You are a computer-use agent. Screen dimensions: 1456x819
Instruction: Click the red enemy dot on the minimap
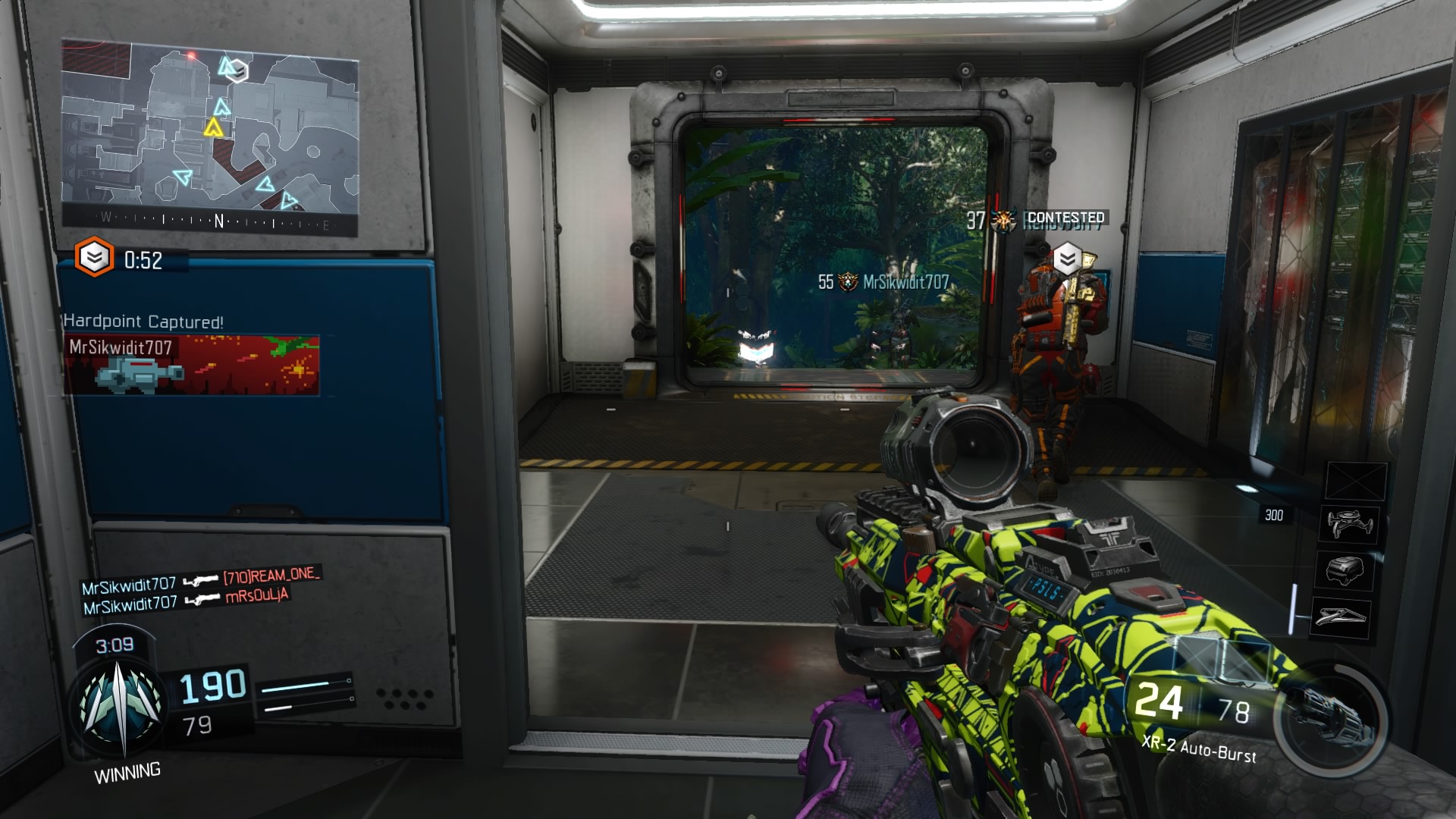click(x=192, y=57)
